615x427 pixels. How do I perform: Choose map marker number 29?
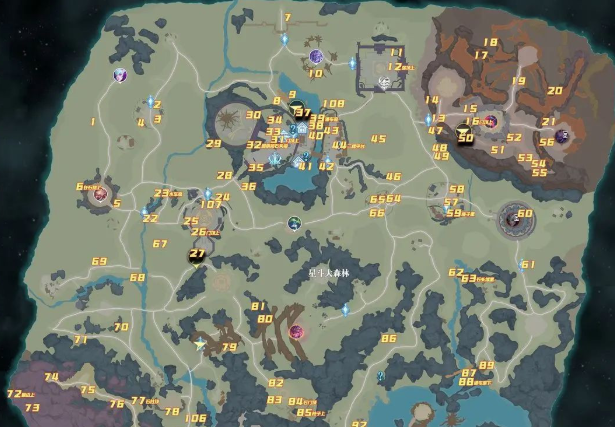[213, 143]
